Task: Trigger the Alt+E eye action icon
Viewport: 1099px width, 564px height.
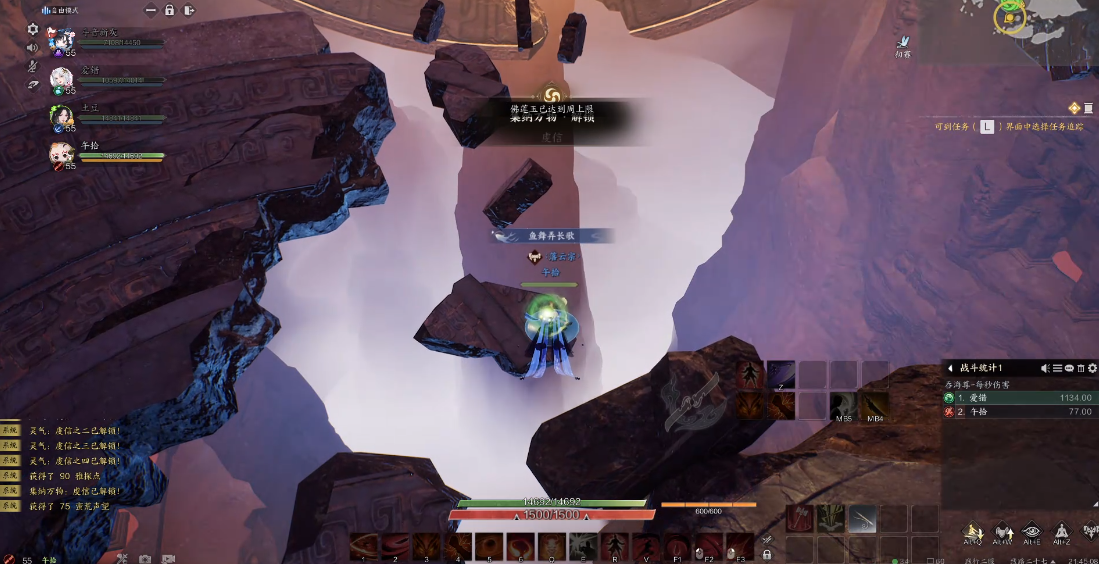Action: (1032, 532)
